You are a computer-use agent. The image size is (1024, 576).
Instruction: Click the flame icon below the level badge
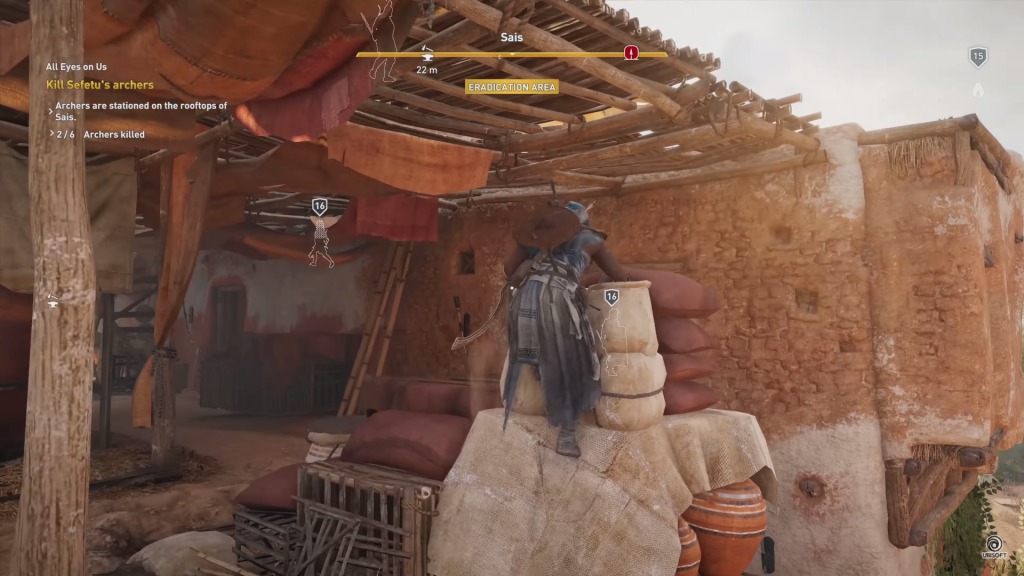pos(978,90)
